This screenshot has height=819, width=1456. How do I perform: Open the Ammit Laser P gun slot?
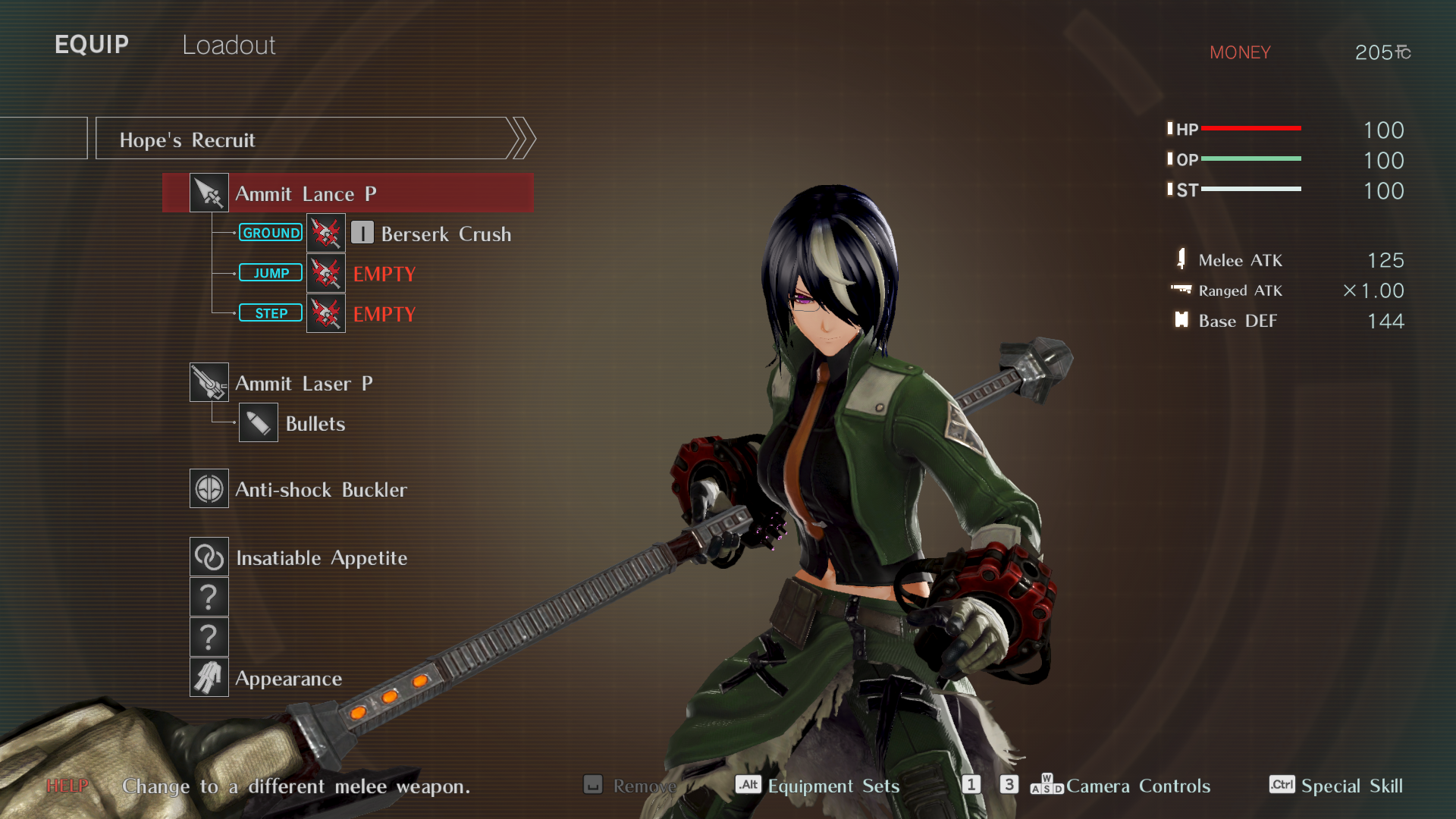303,384
